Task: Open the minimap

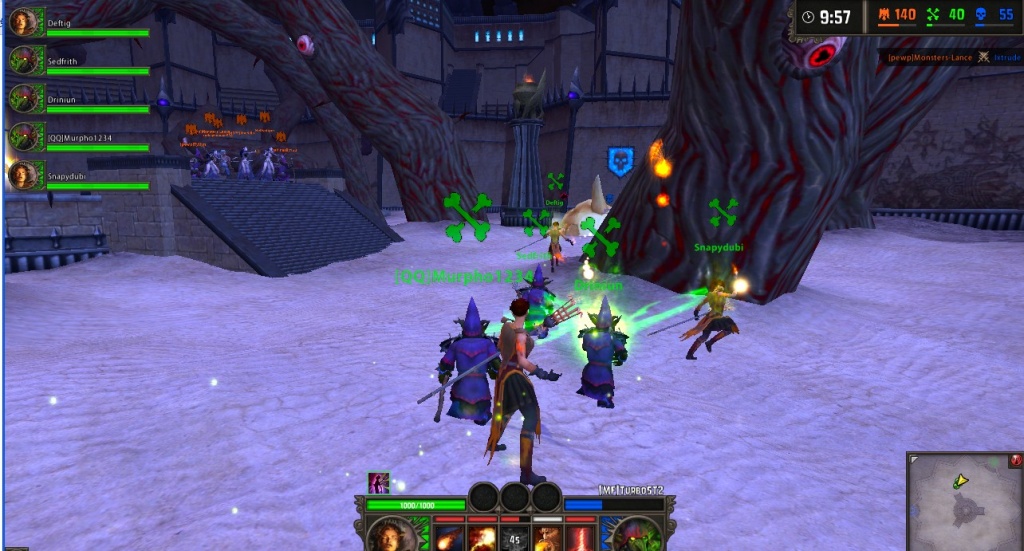Action: (963, 500)
